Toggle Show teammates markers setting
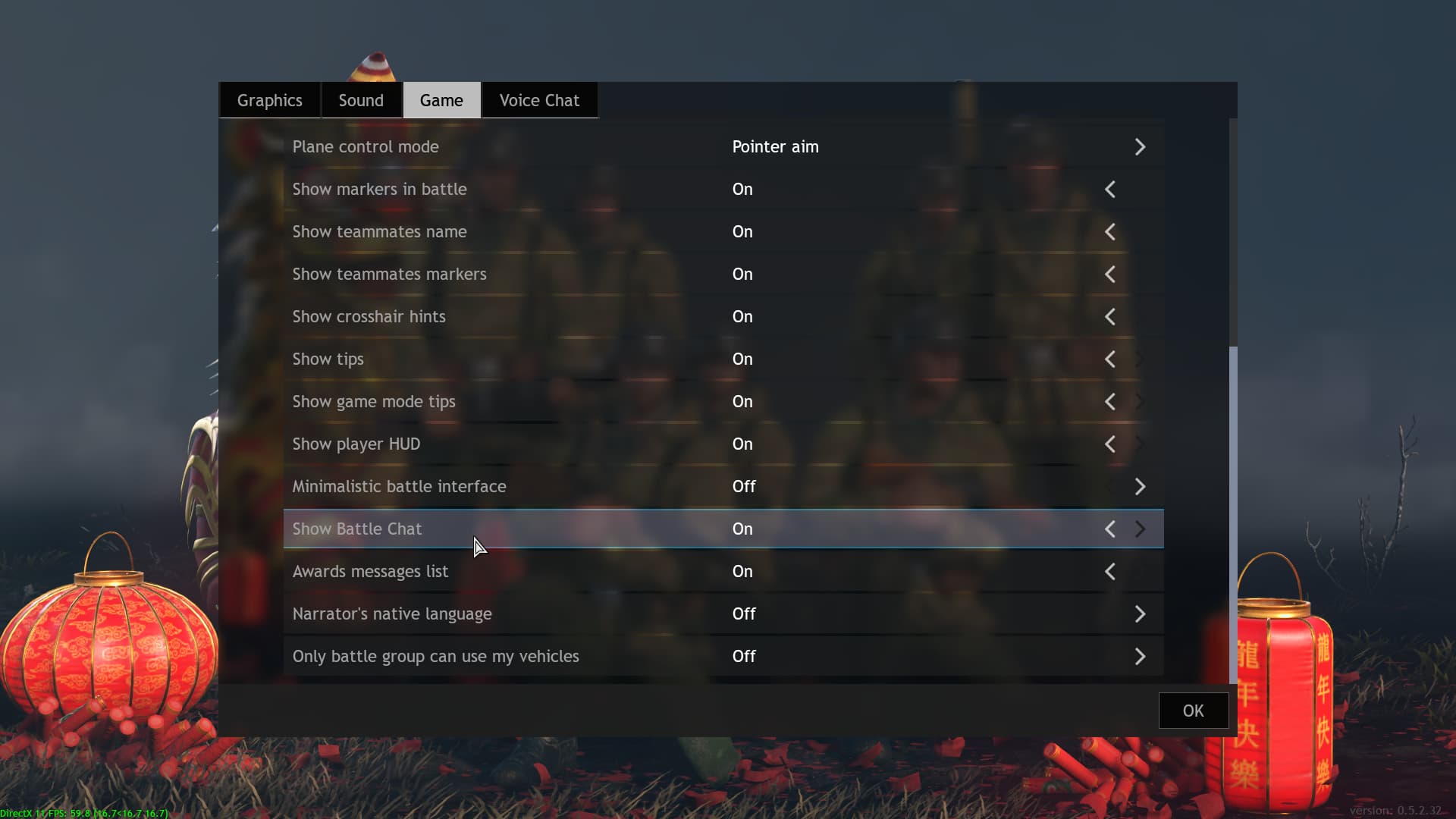The image size is (1456, 819). pyautogui.click(x=1110, y=274)
